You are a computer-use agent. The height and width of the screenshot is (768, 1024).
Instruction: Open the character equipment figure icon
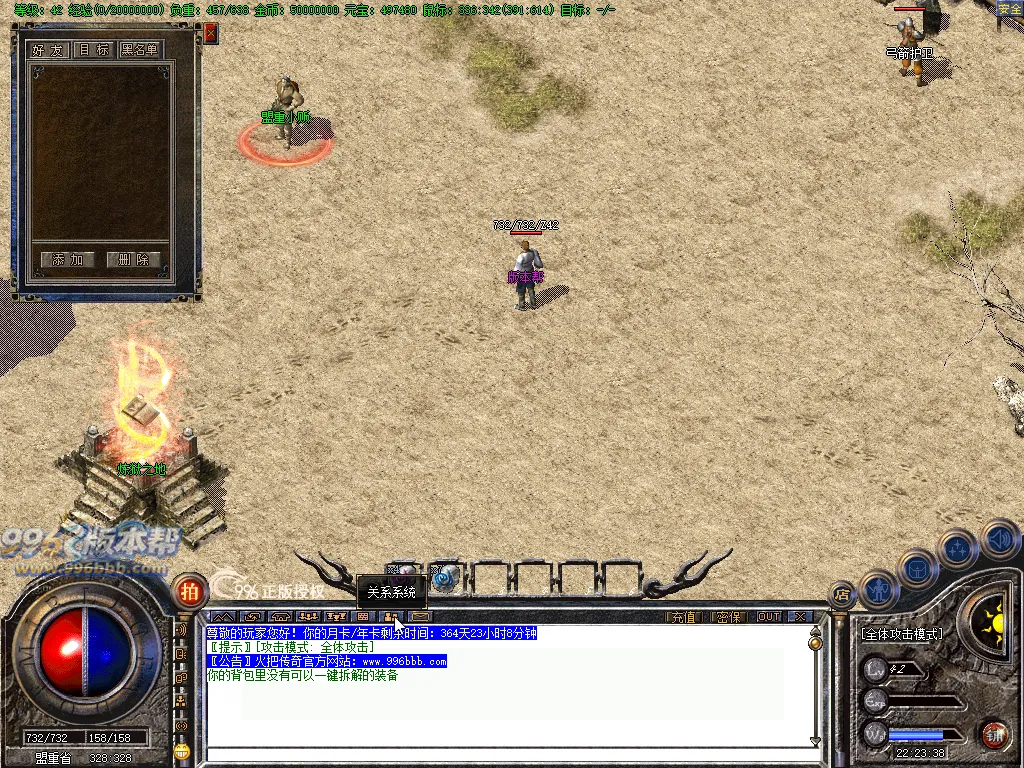click(x=877, y=590)
